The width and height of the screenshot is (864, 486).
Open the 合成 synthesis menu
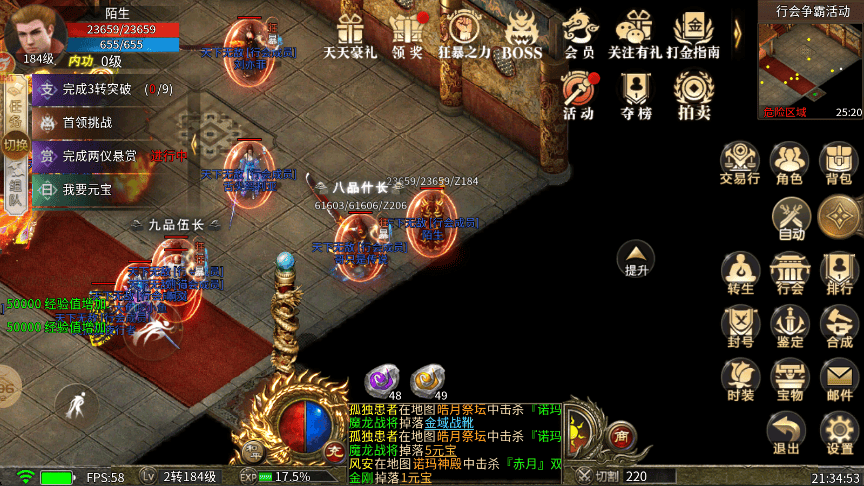click(839, 326)
